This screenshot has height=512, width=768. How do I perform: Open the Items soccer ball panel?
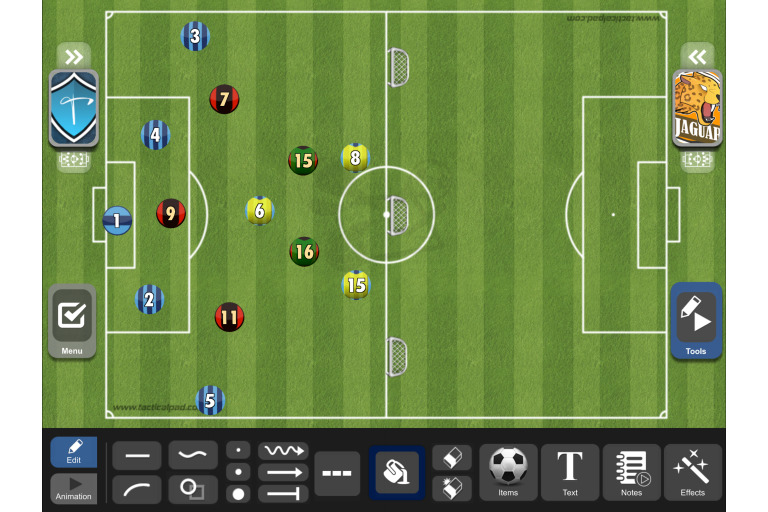click(508, 472)
